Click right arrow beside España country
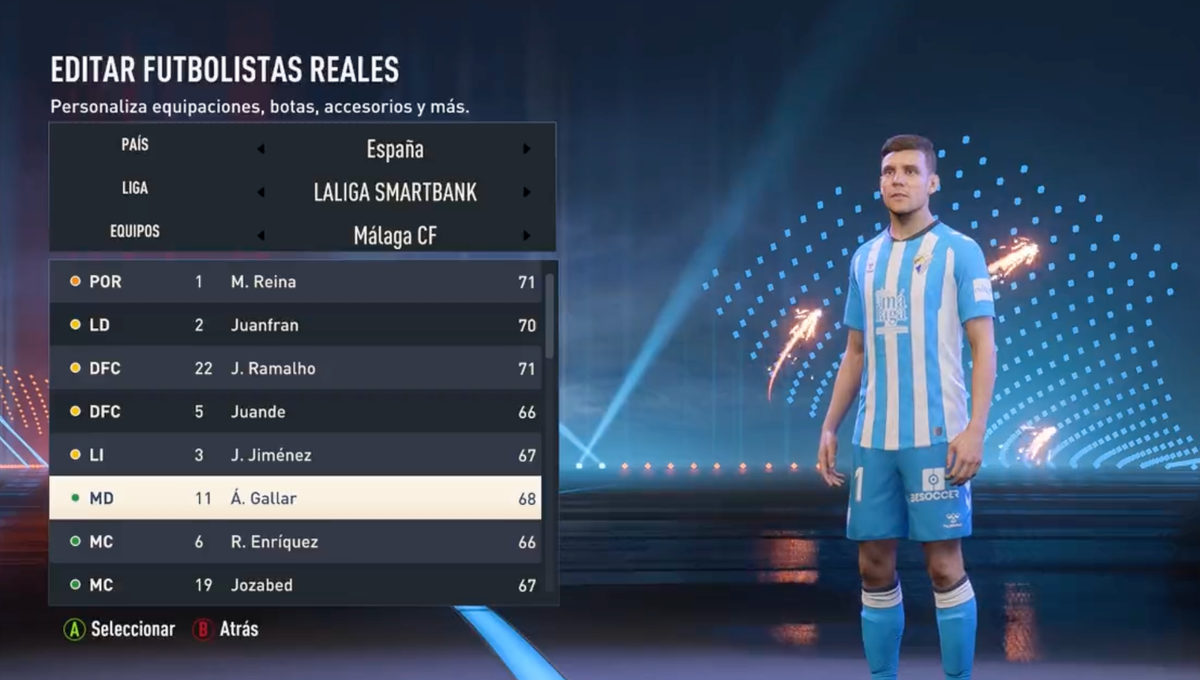Screen dimensions: 1200x680 [526, 150]
